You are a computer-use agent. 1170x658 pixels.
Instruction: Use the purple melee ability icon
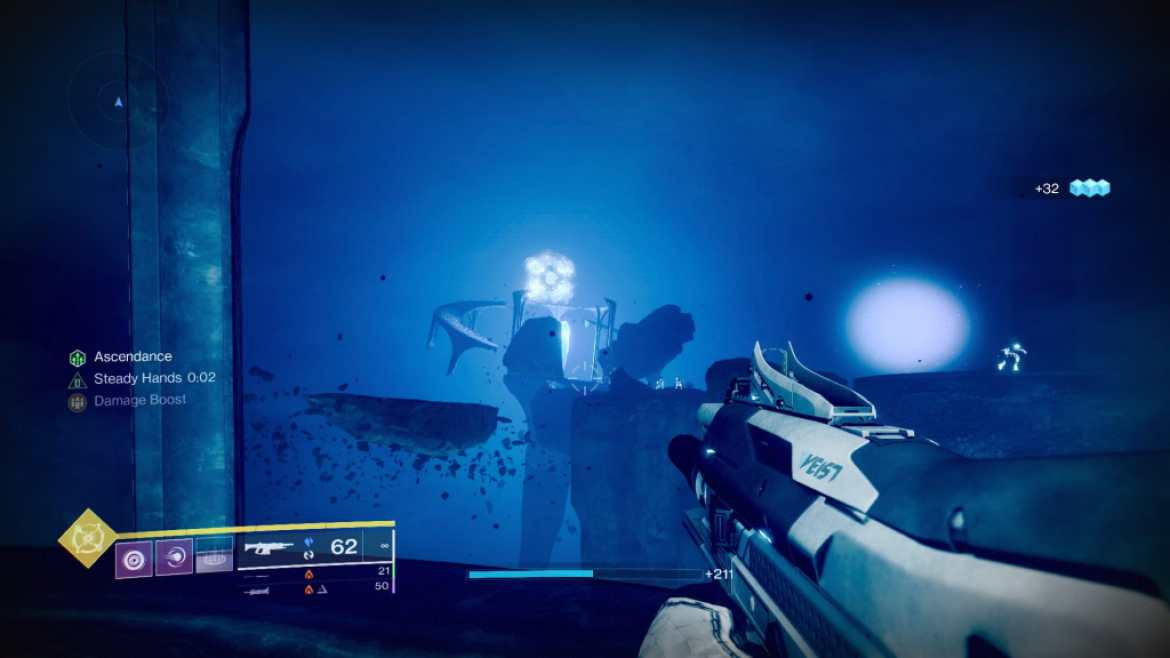click(174, 557)
